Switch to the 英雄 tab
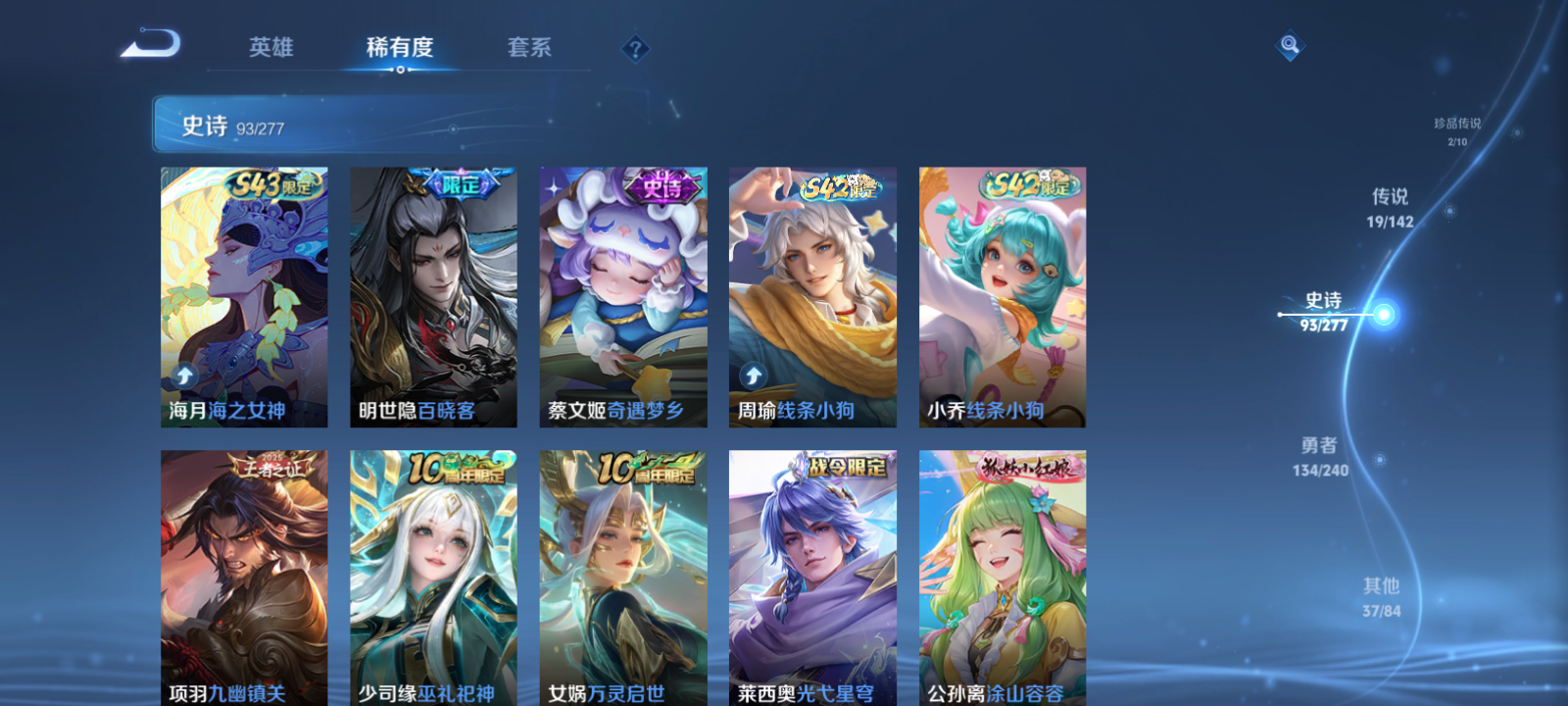Screen dimensions: 1568x706 269,47
